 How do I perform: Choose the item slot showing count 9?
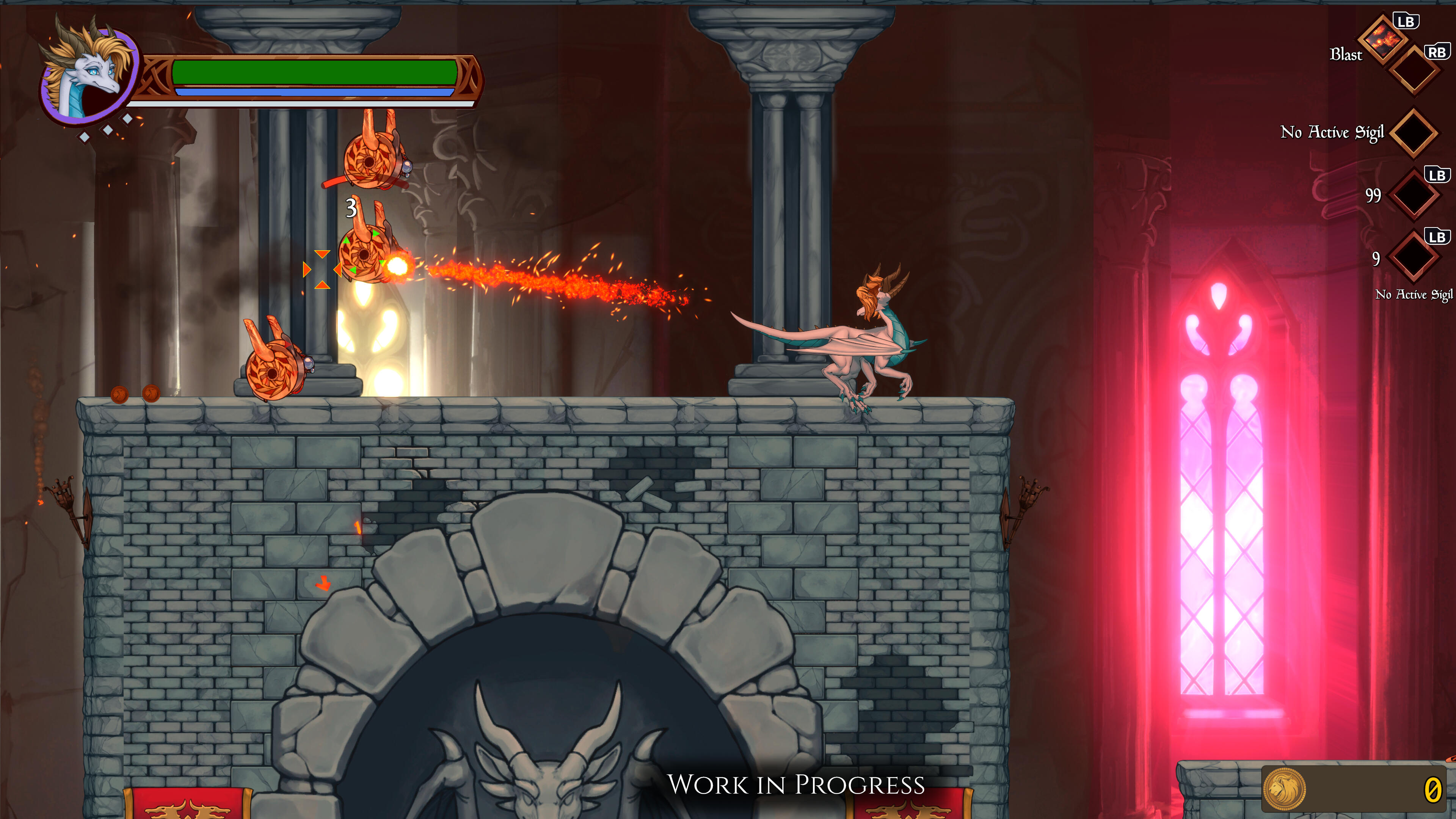1413,257
